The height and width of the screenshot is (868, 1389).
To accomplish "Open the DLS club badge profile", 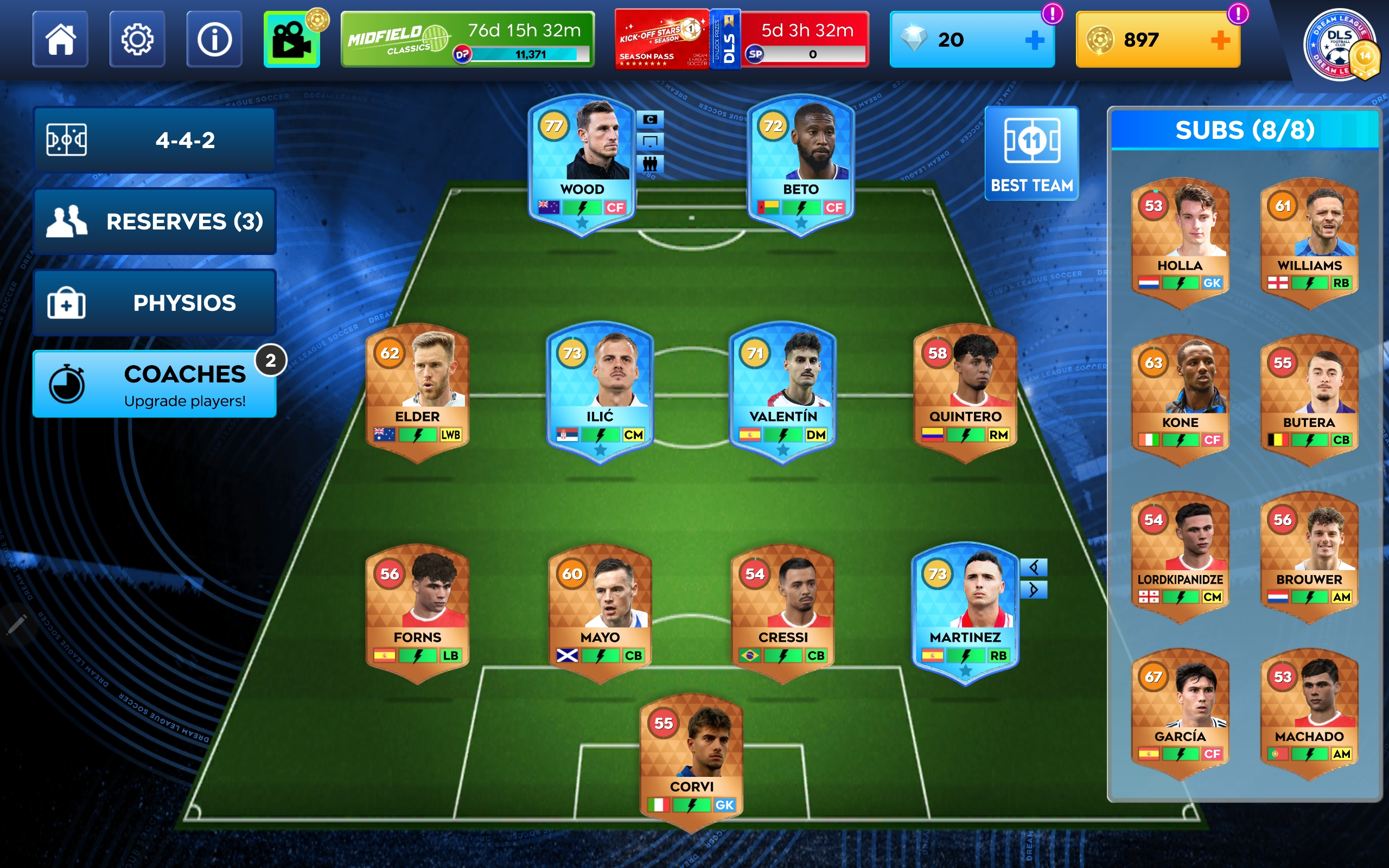I will (x=1340, y=45).
